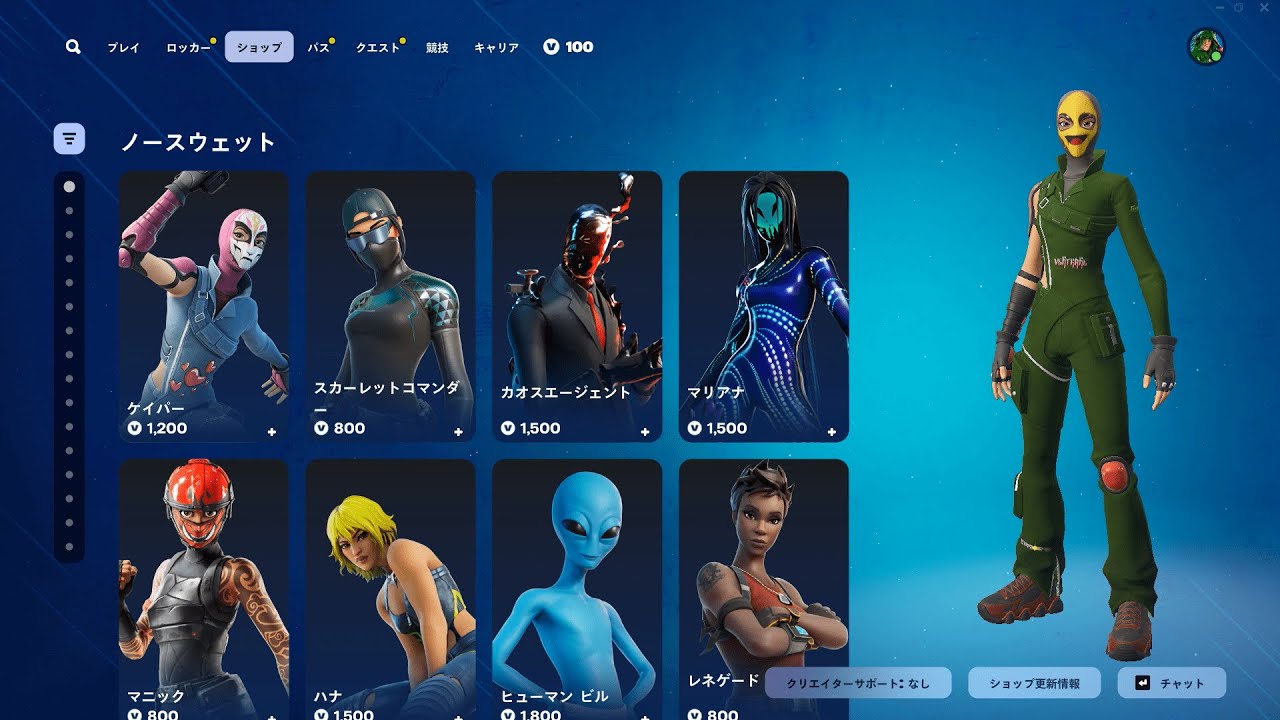View the マリアナ outfit card
1280x720 pixels.
tap(764, 306)
